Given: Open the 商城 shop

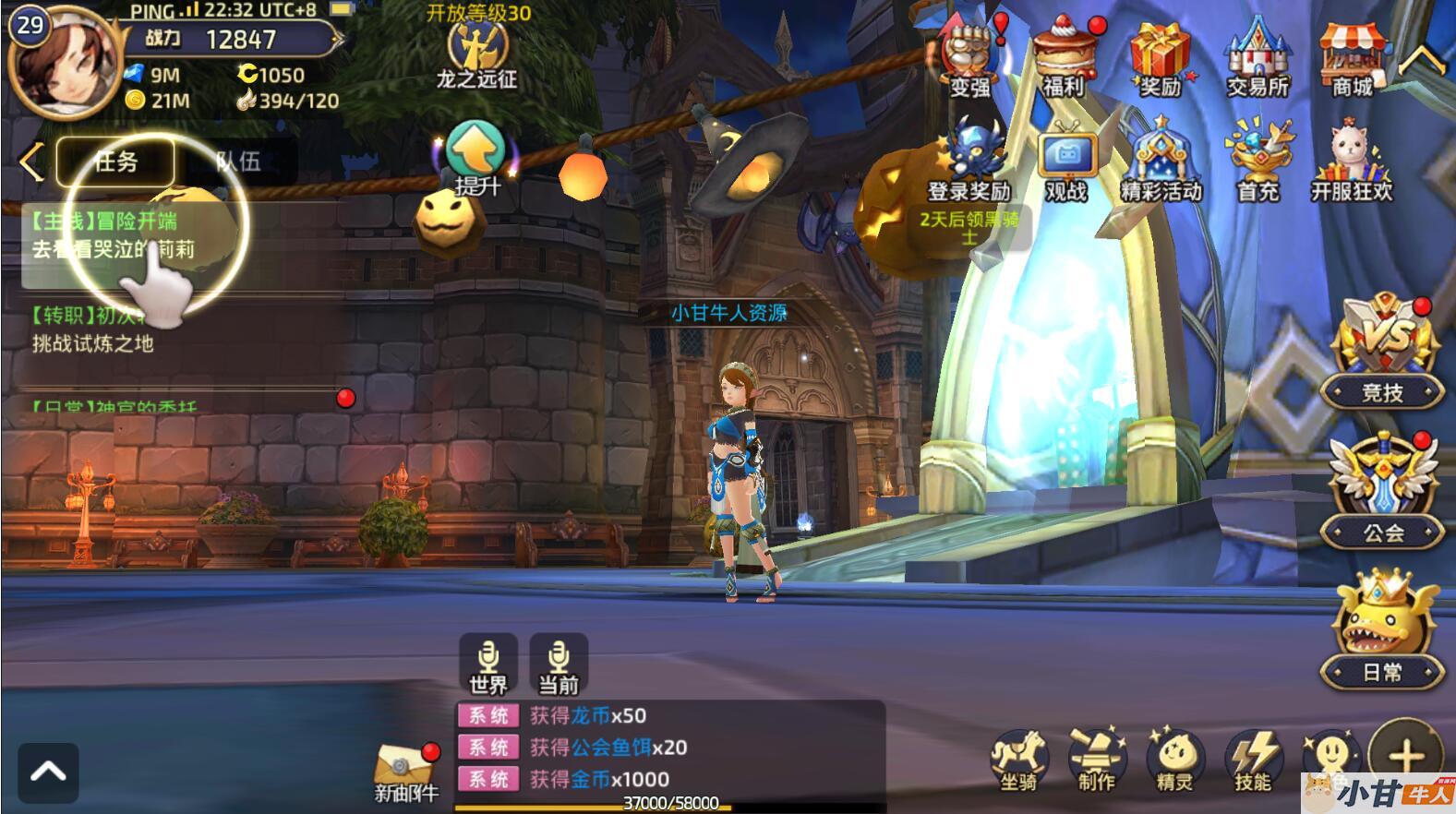Looking at the screenshot, I should 1352,57.
